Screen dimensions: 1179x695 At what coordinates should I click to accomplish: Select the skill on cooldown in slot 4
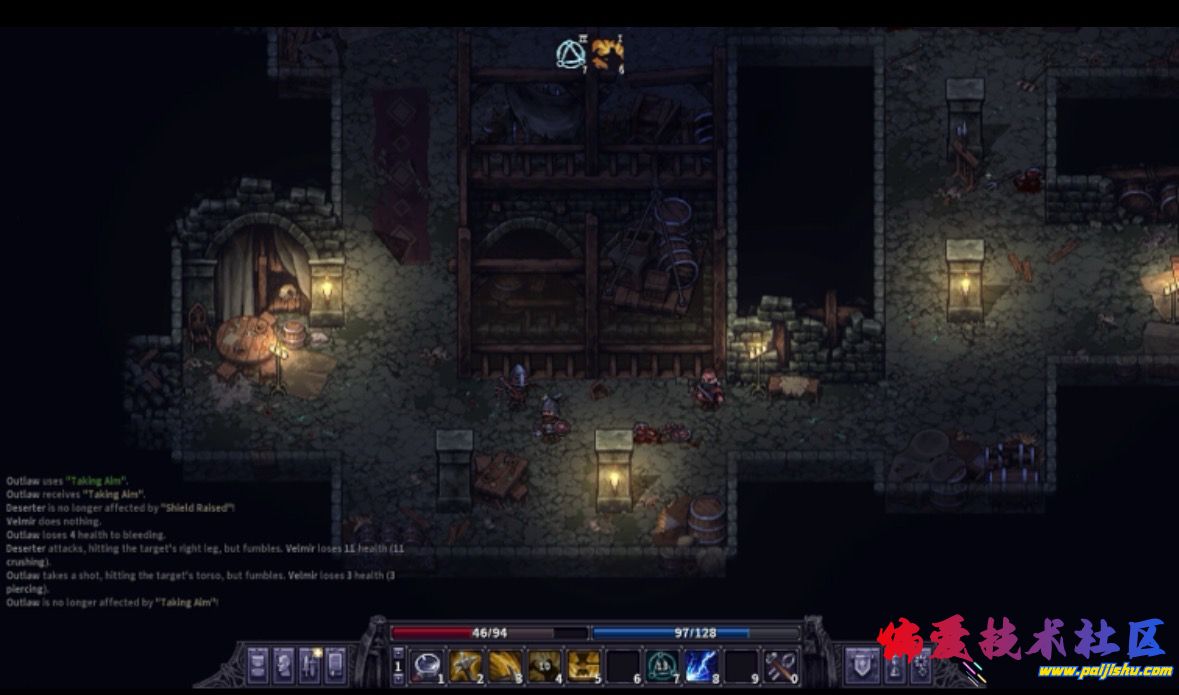coord(543,663)
